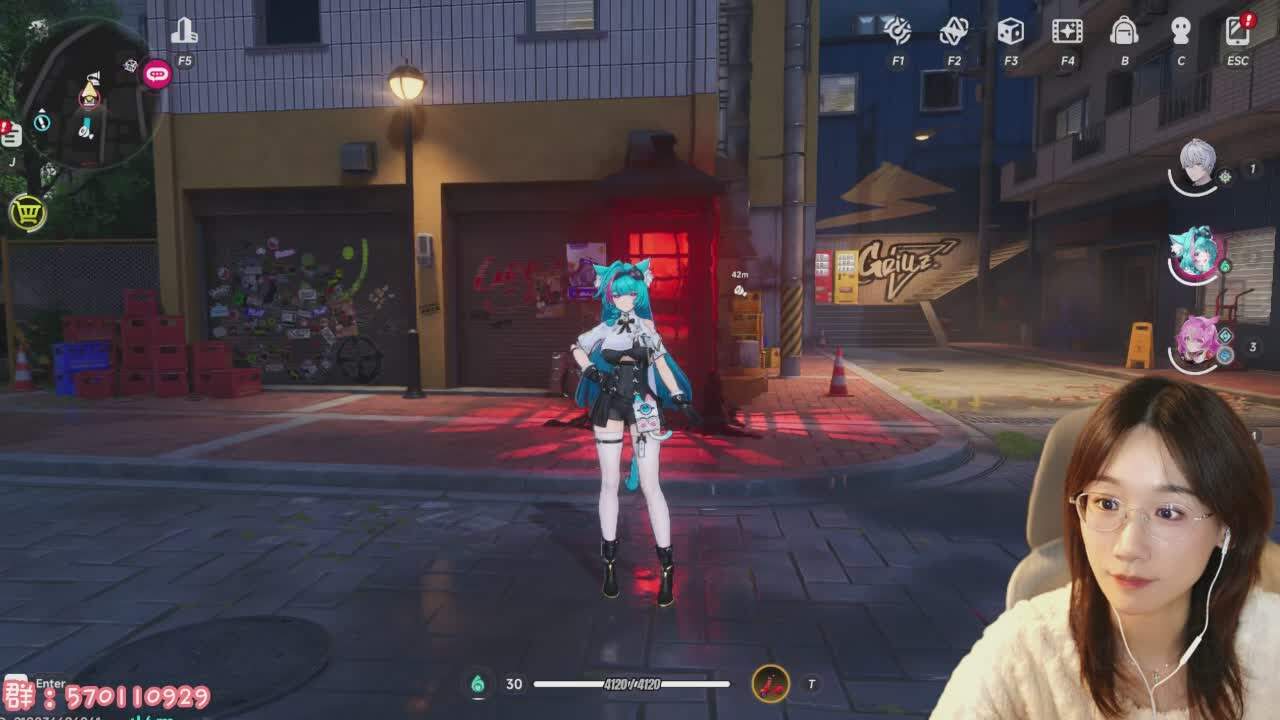
Task: Open the phone menu with notification
Action: [1237, 31]
